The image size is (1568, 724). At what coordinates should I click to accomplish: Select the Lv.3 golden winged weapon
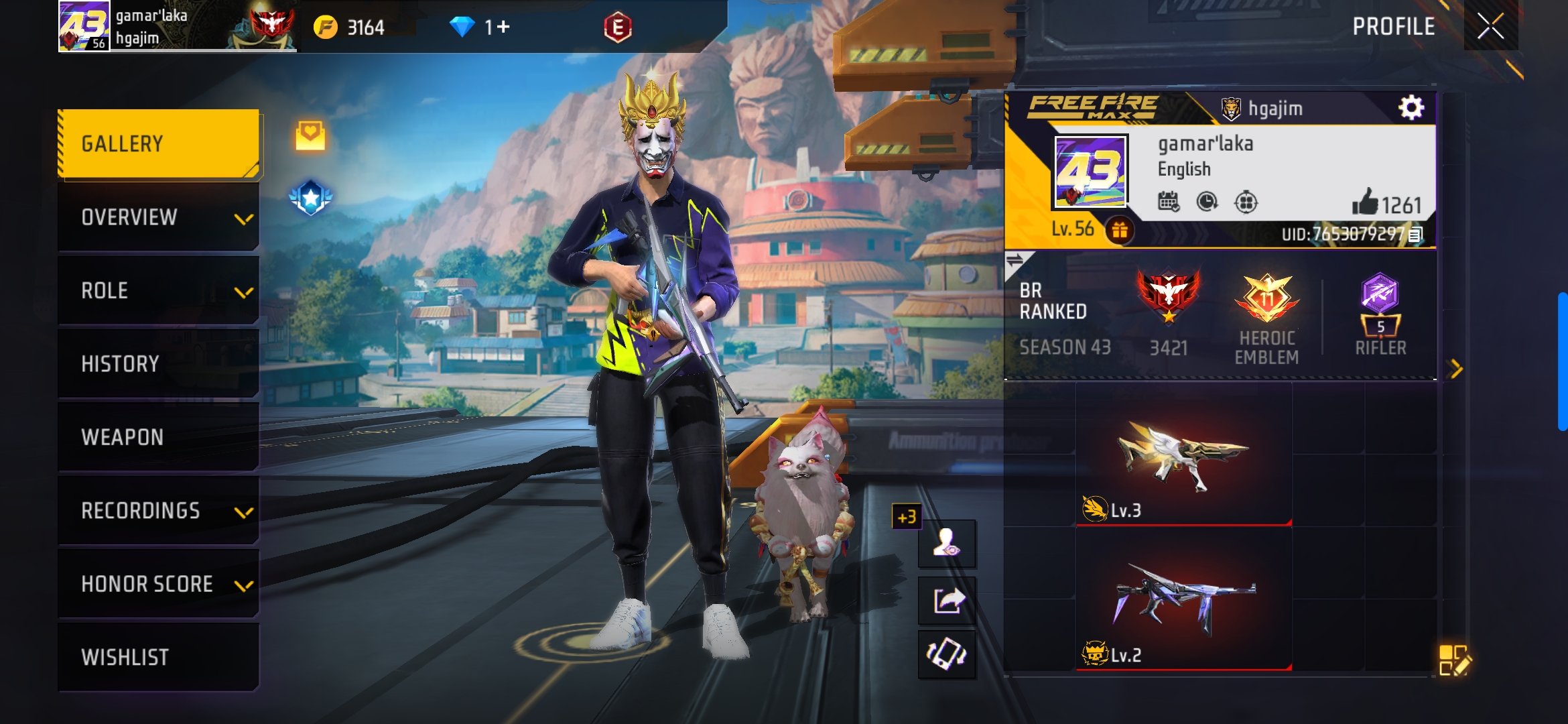coord(1183,463)
